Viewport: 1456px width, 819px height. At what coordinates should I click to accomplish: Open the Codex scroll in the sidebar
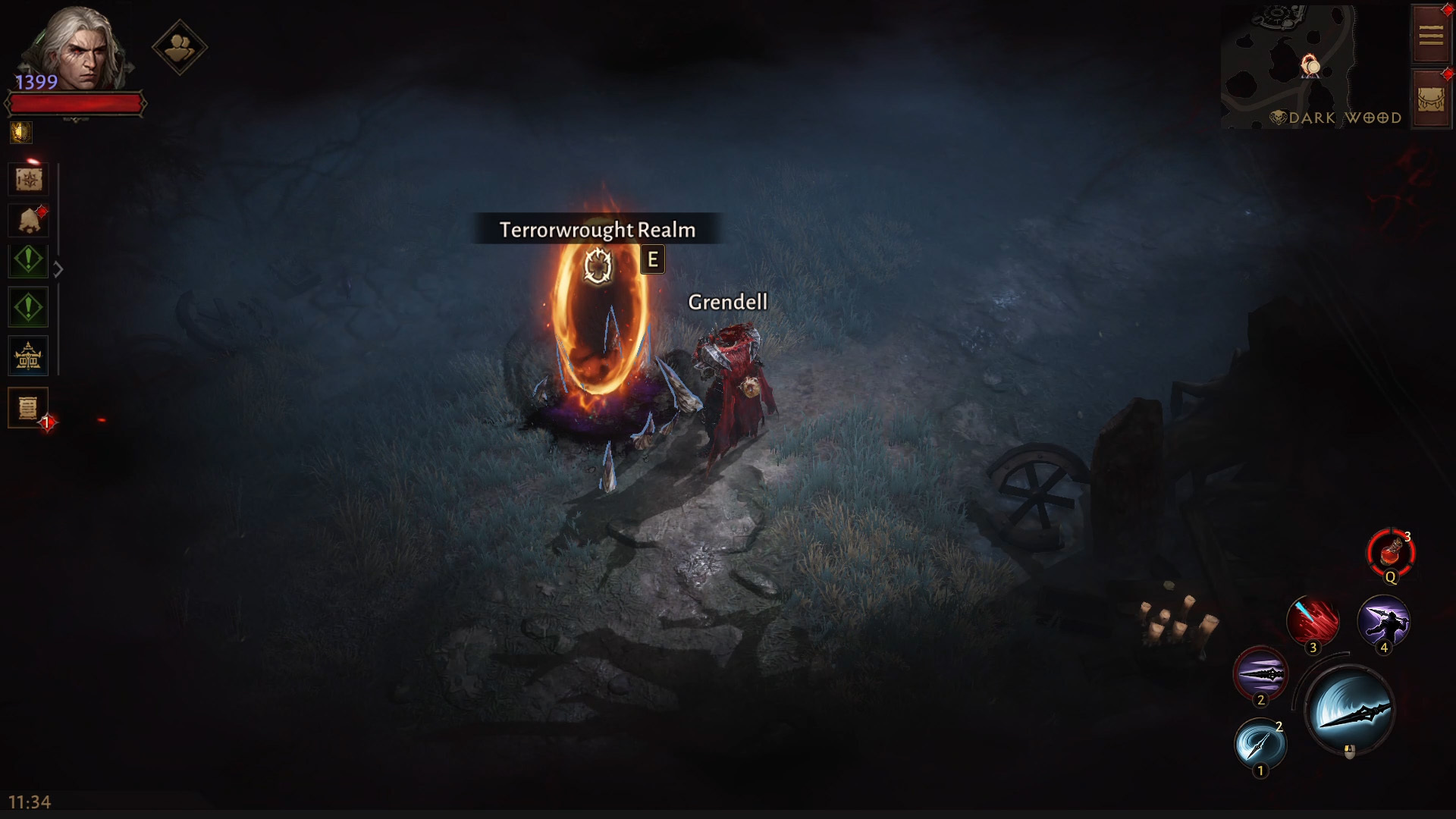coord(28,179)
